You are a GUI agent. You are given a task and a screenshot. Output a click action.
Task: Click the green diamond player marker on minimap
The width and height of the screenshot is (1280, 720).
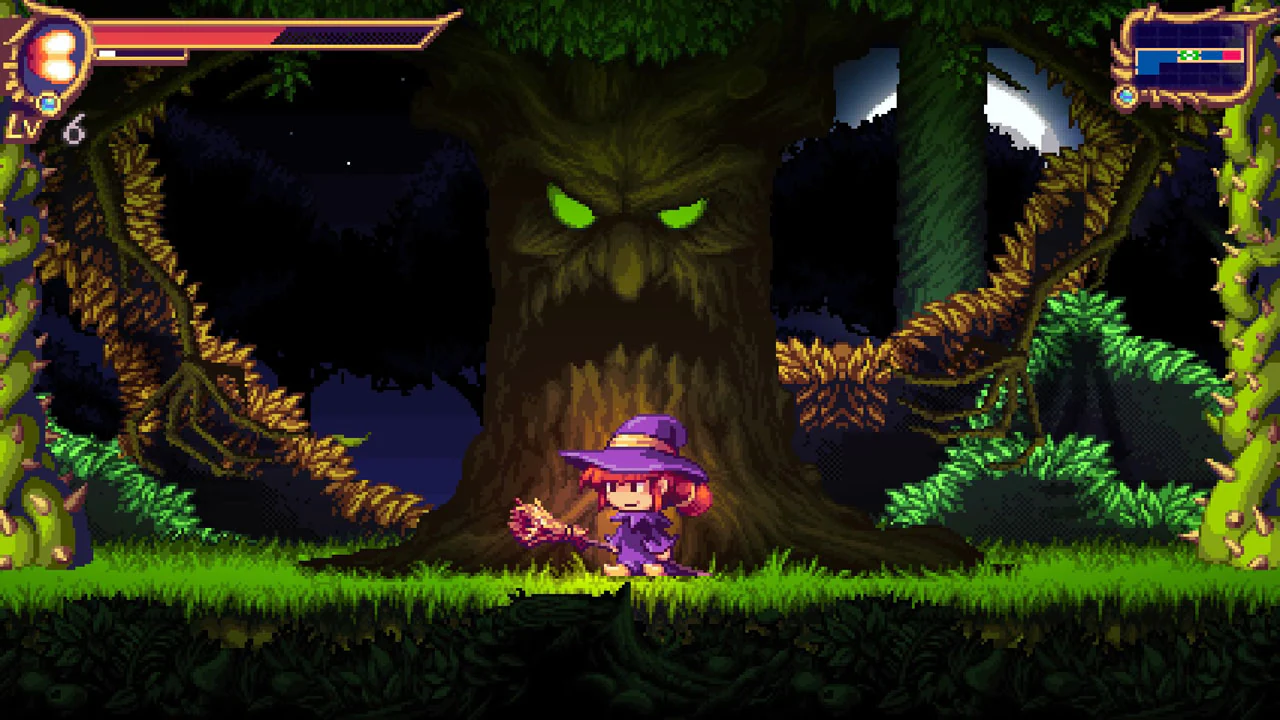click(x=1189, y=55)
